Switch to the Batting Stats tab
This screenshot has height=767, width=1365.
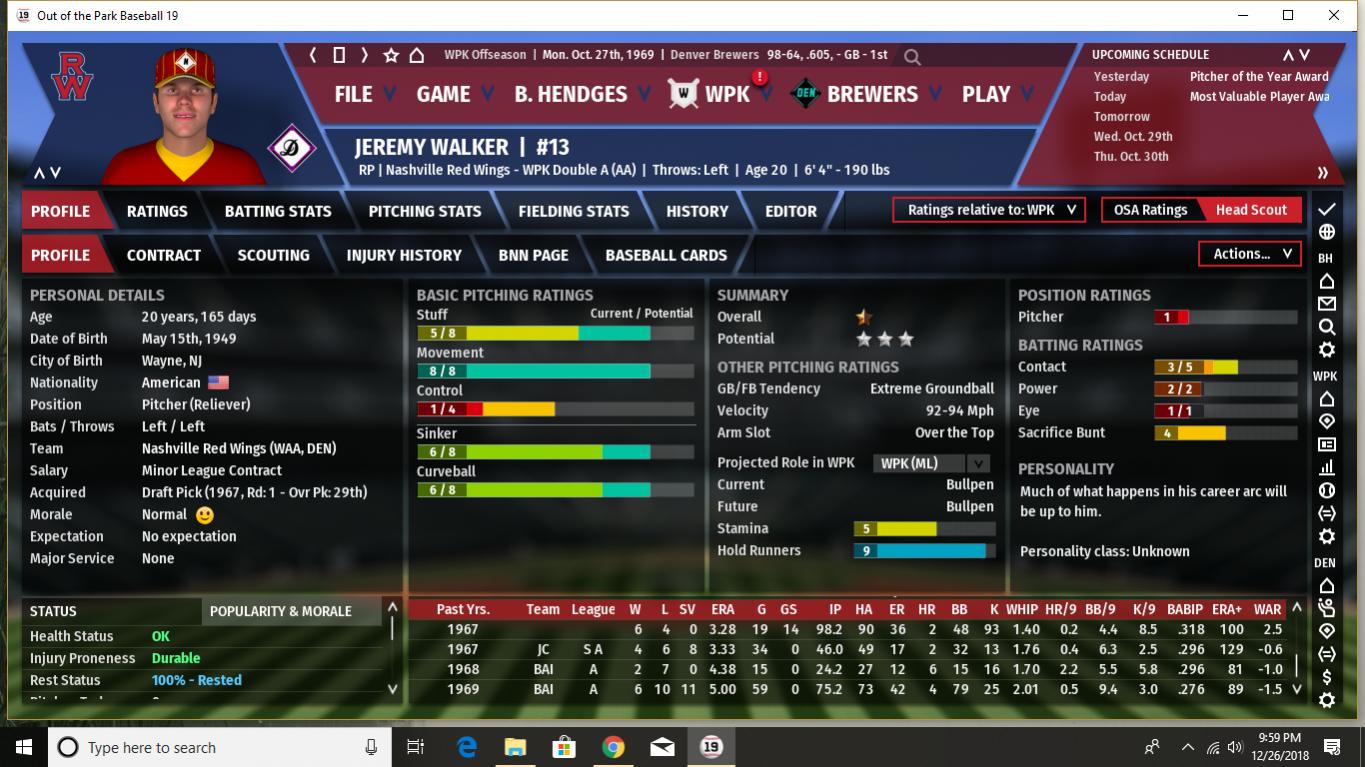pyautogui.click(x=278, y=211)
